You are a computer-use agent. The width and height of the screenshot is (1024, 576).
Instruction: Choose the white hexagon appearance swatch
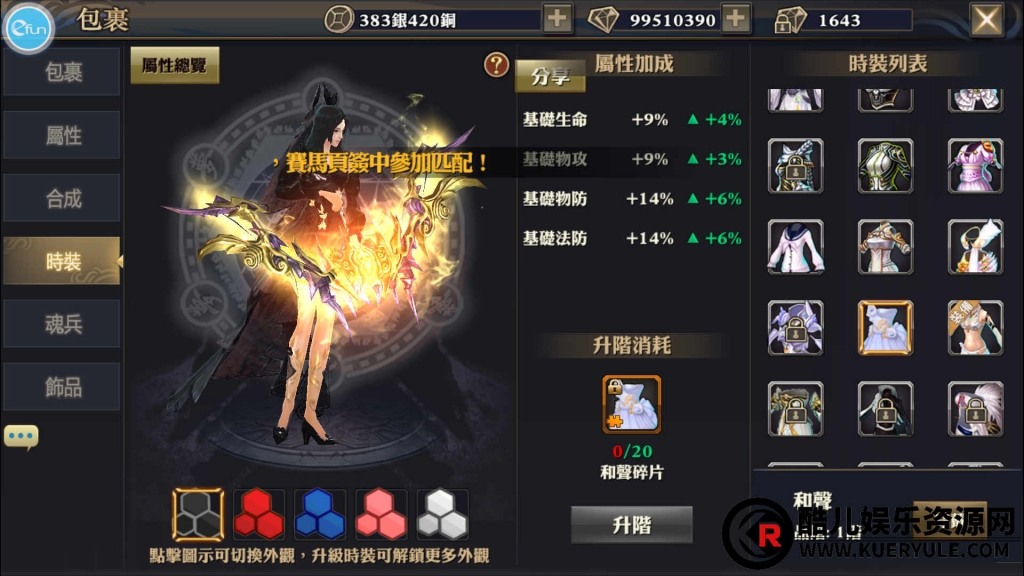pyautogui.click(x=442, y=514)
